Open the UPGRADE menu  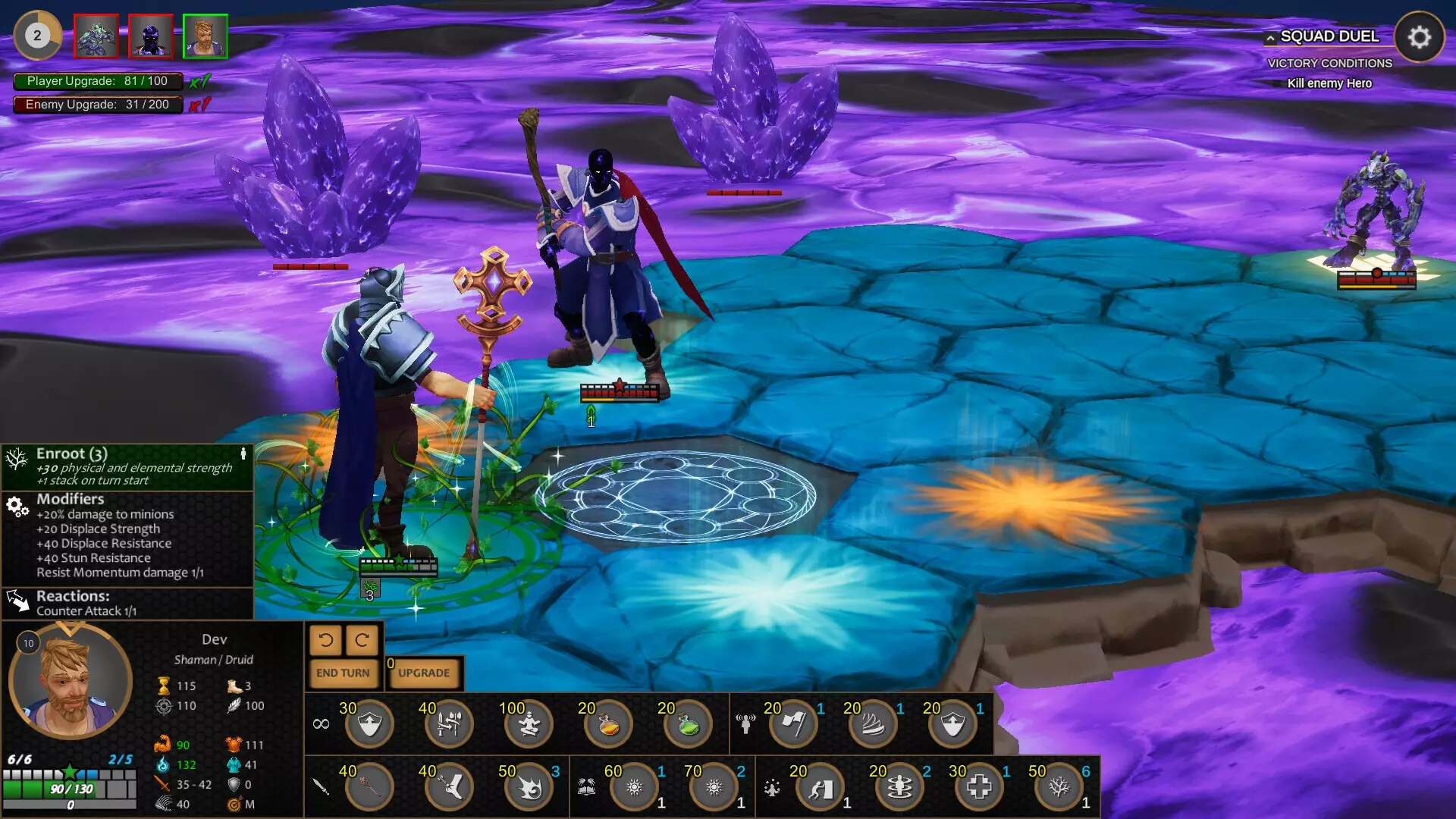click(x=424, y=673)
